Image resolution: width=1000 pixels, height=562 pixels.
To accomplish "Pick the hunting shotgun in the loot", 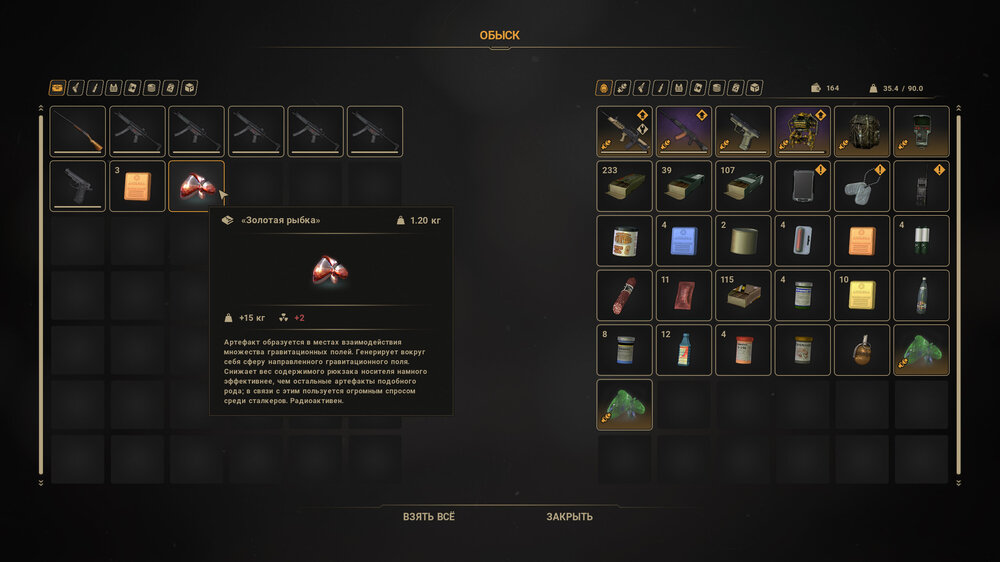I will (78, 132).
